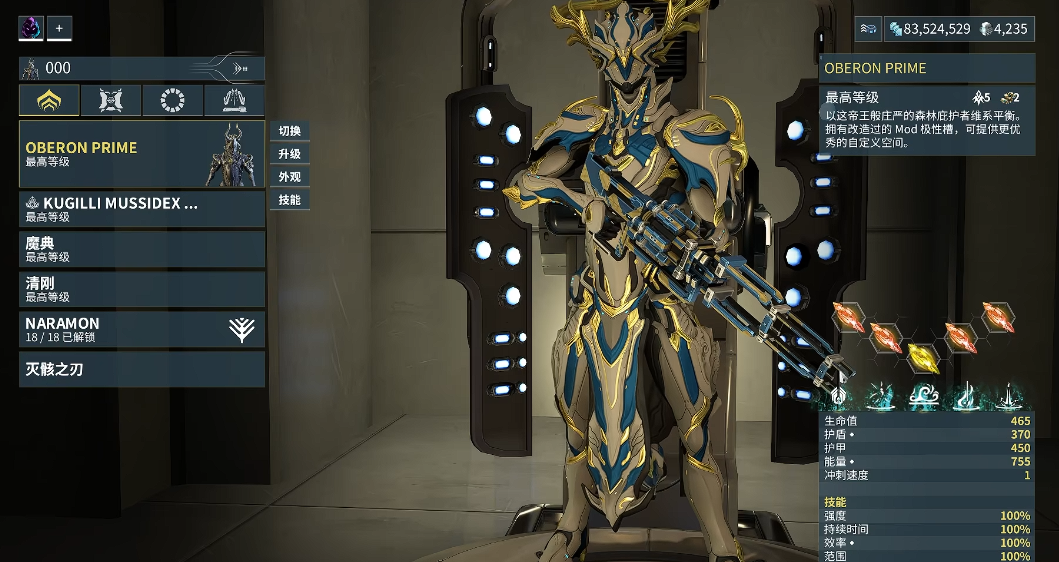Select the swirling wind ability icon
This screenshot has width=1059, height=562.
pos(924,397)
